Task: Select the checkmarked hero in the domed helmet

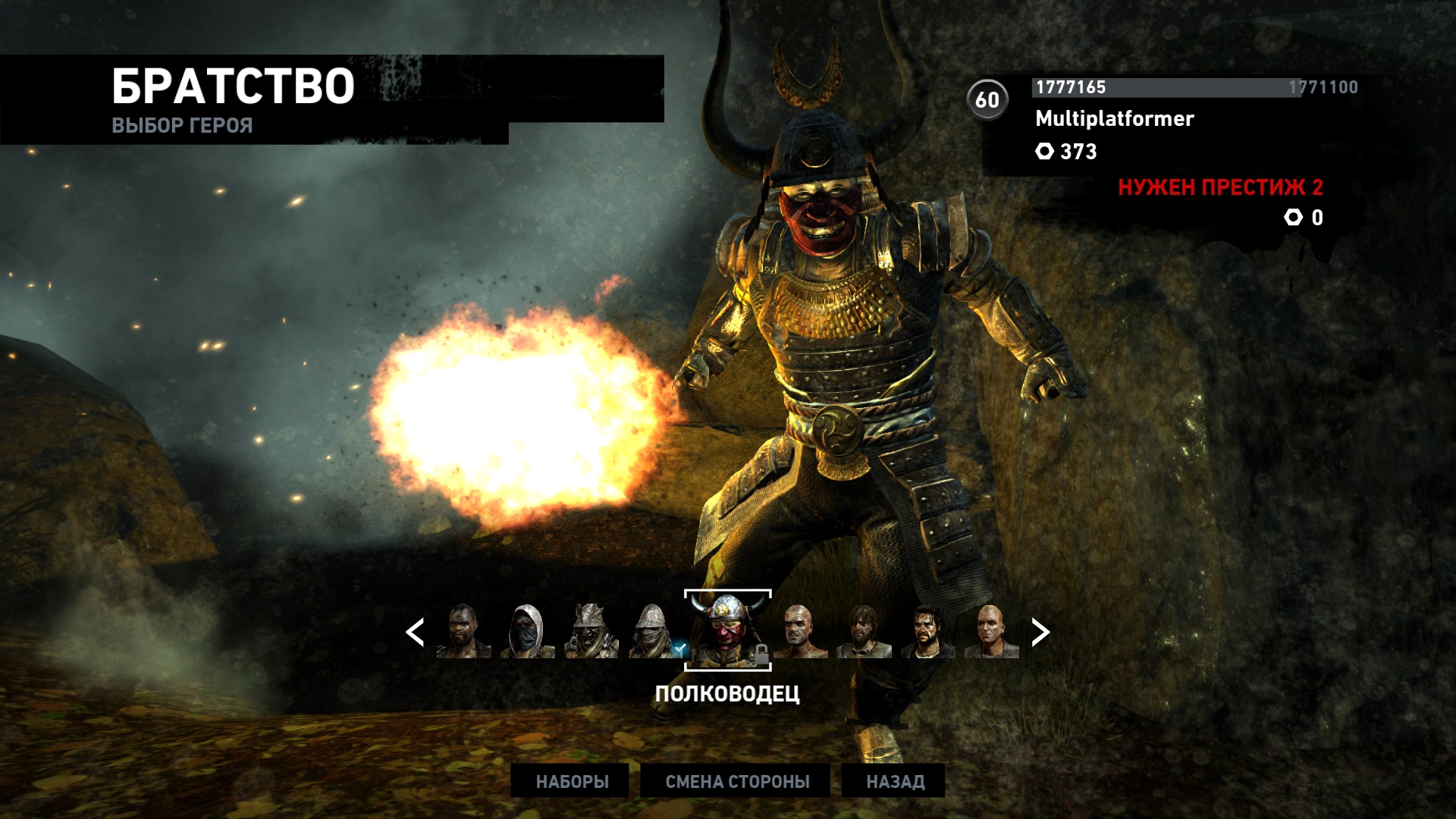Action: [x=654, y=631]
